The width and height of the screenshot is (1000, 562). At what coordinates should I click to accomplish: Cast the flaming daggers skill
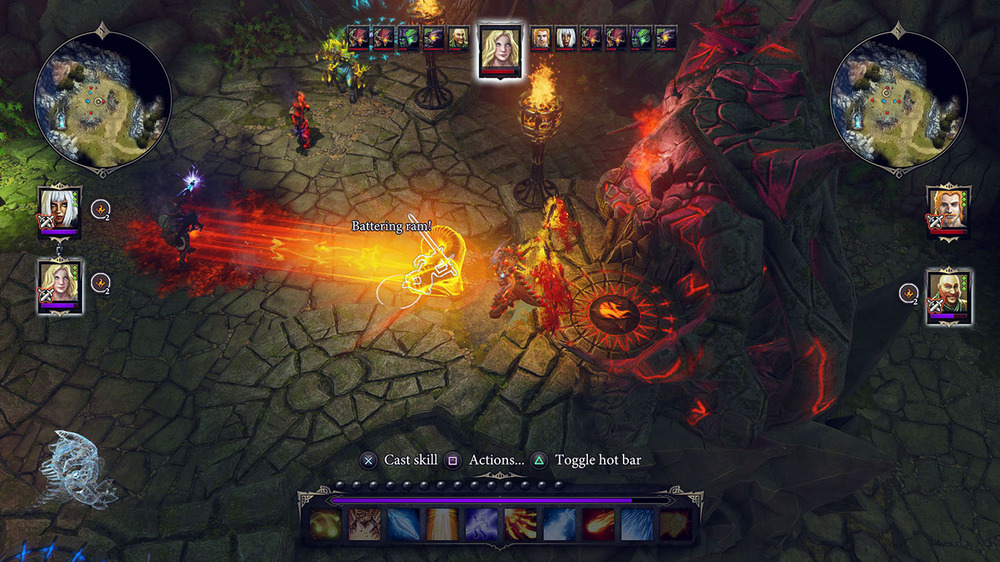click(x=520, y=525)
